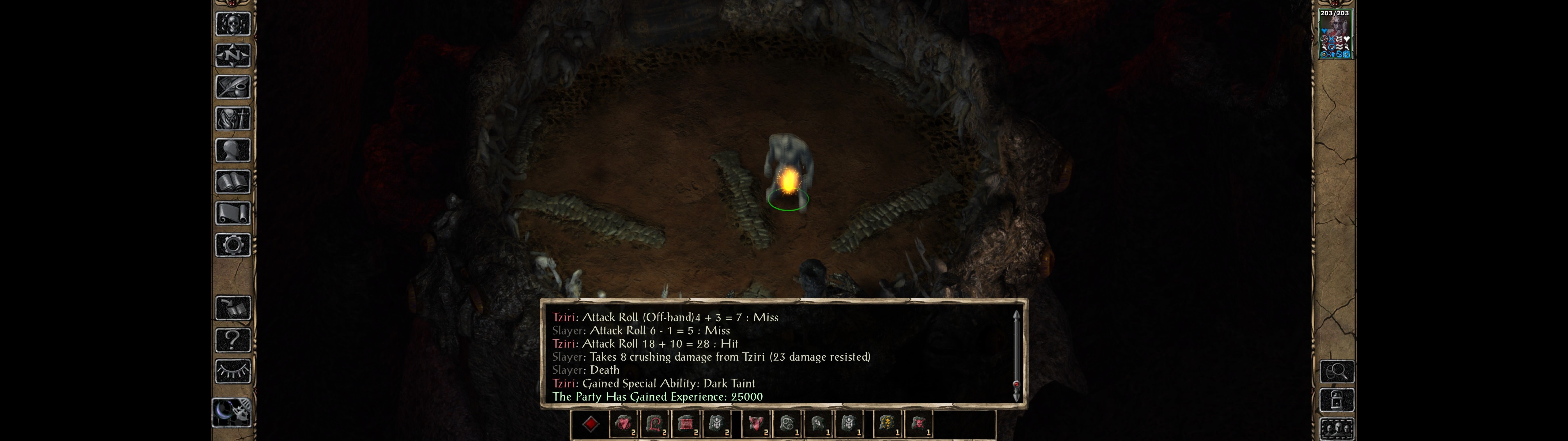Click the quick save book icon
Screen dimensions: 1568x441
click(232, 308)
